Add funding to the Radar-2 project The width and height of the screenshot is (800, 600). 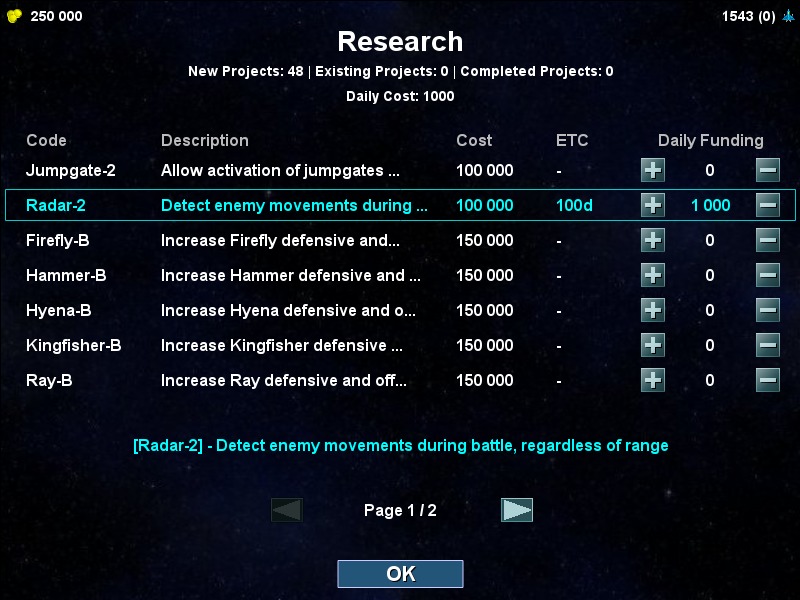(652, 205)
